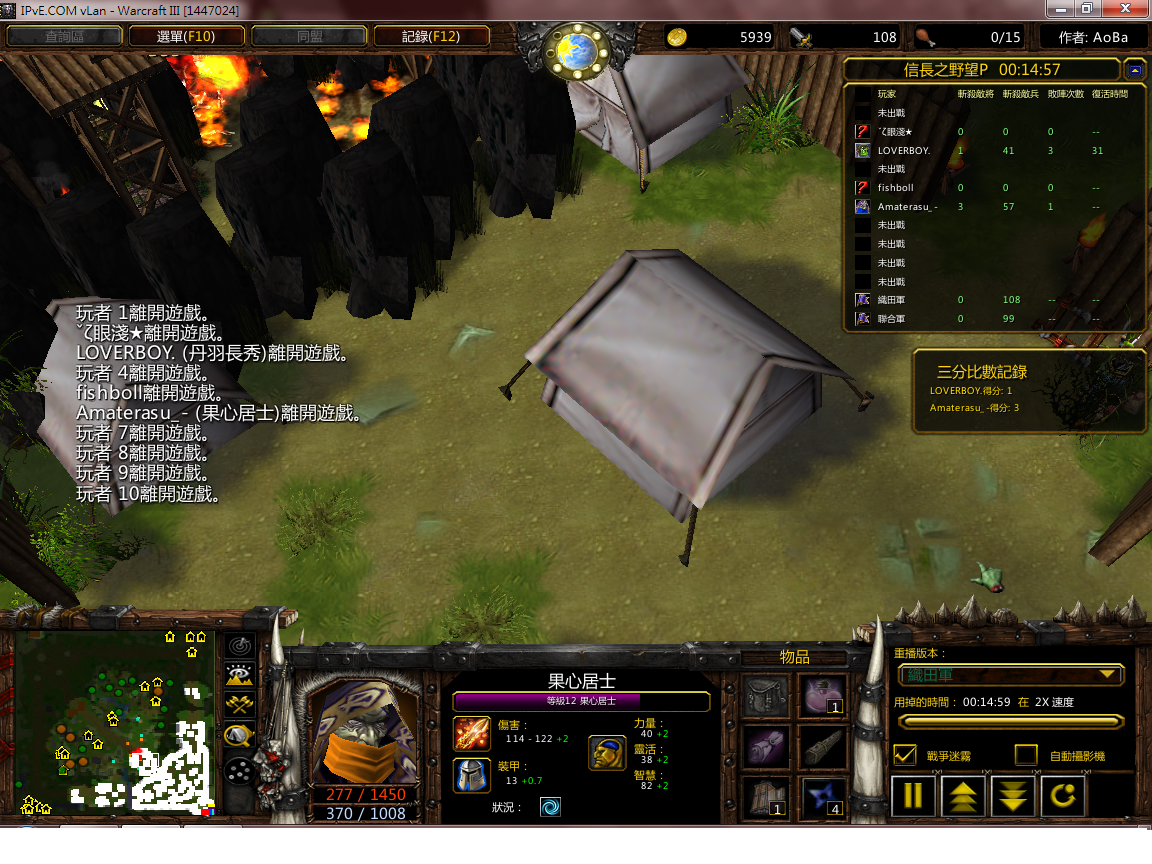
Task: Click the formation movement button
Action: pos(240,771)
